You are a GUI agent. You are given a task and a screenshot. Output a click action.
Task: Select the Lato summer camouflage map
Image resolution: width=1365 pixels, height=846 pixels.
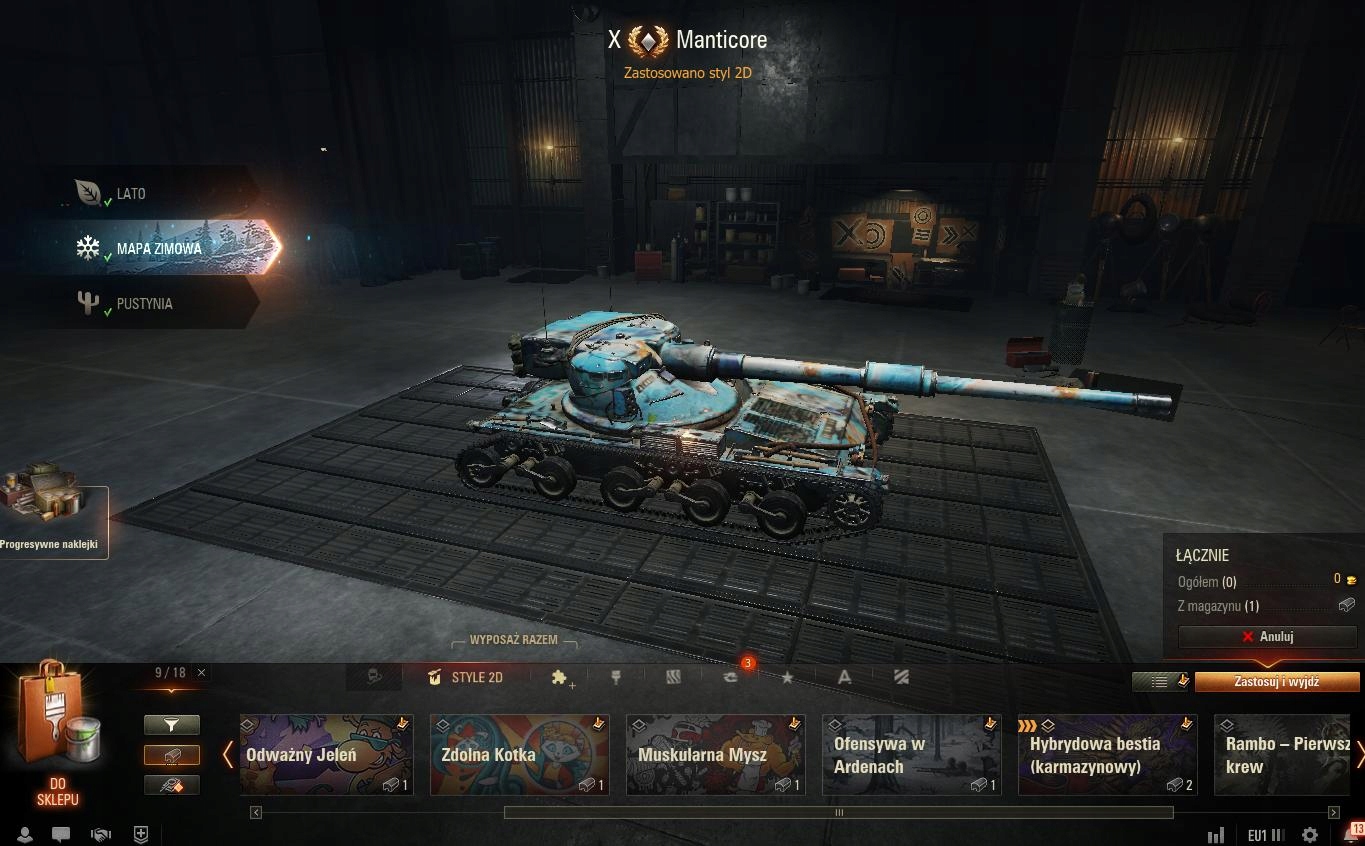[x=130, y=193]
